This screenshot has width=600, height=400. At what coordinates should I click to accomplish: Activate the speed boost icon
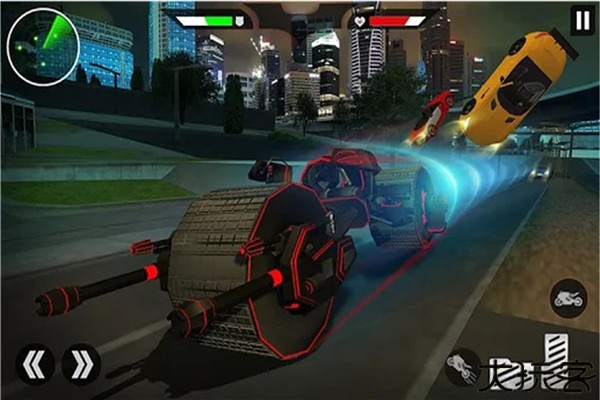(462, 367)
